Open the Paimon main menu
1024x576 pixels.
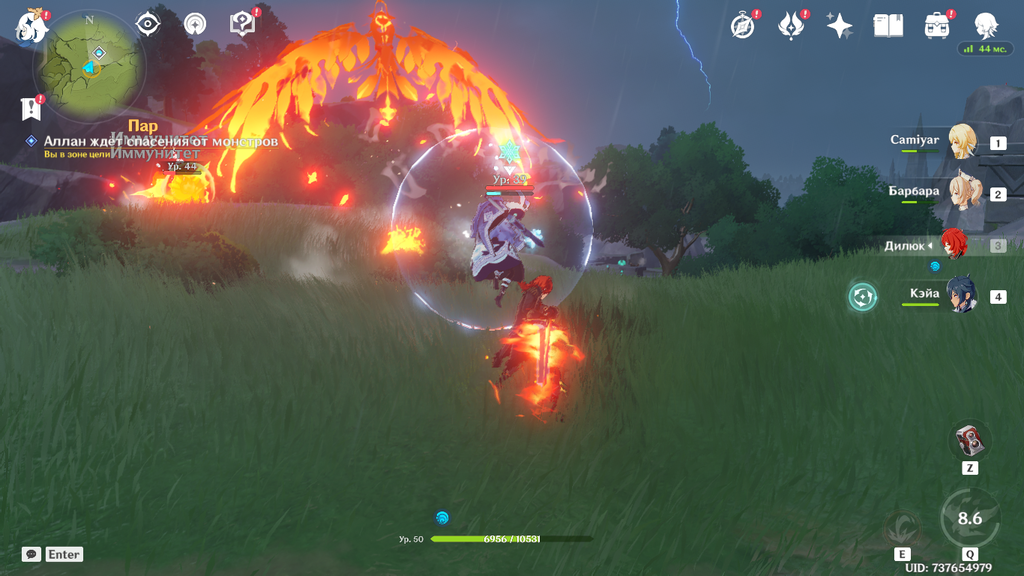coord(31,26)
